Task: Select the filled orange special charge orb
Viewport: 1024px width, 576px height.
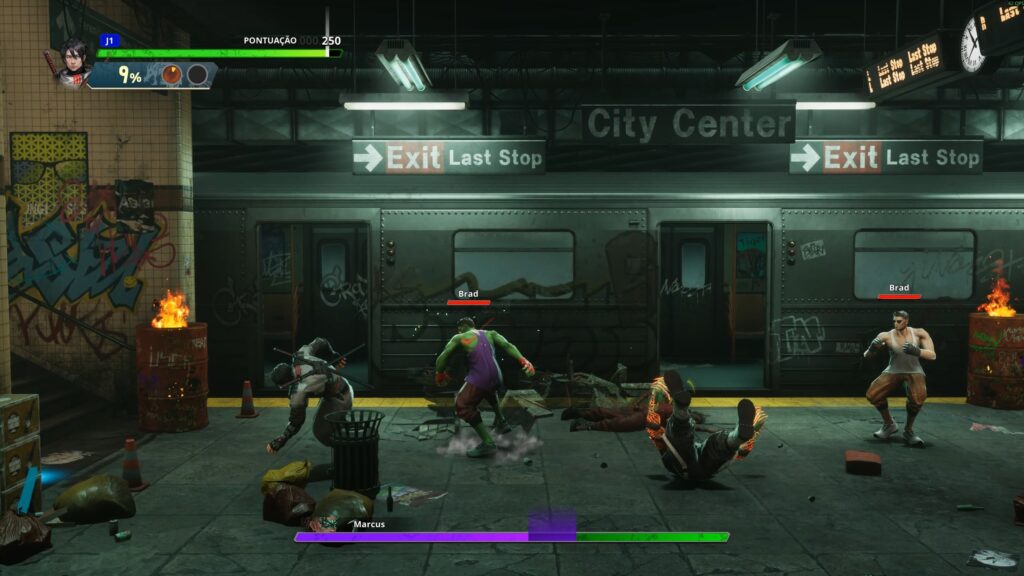Action: pos(172,75)
